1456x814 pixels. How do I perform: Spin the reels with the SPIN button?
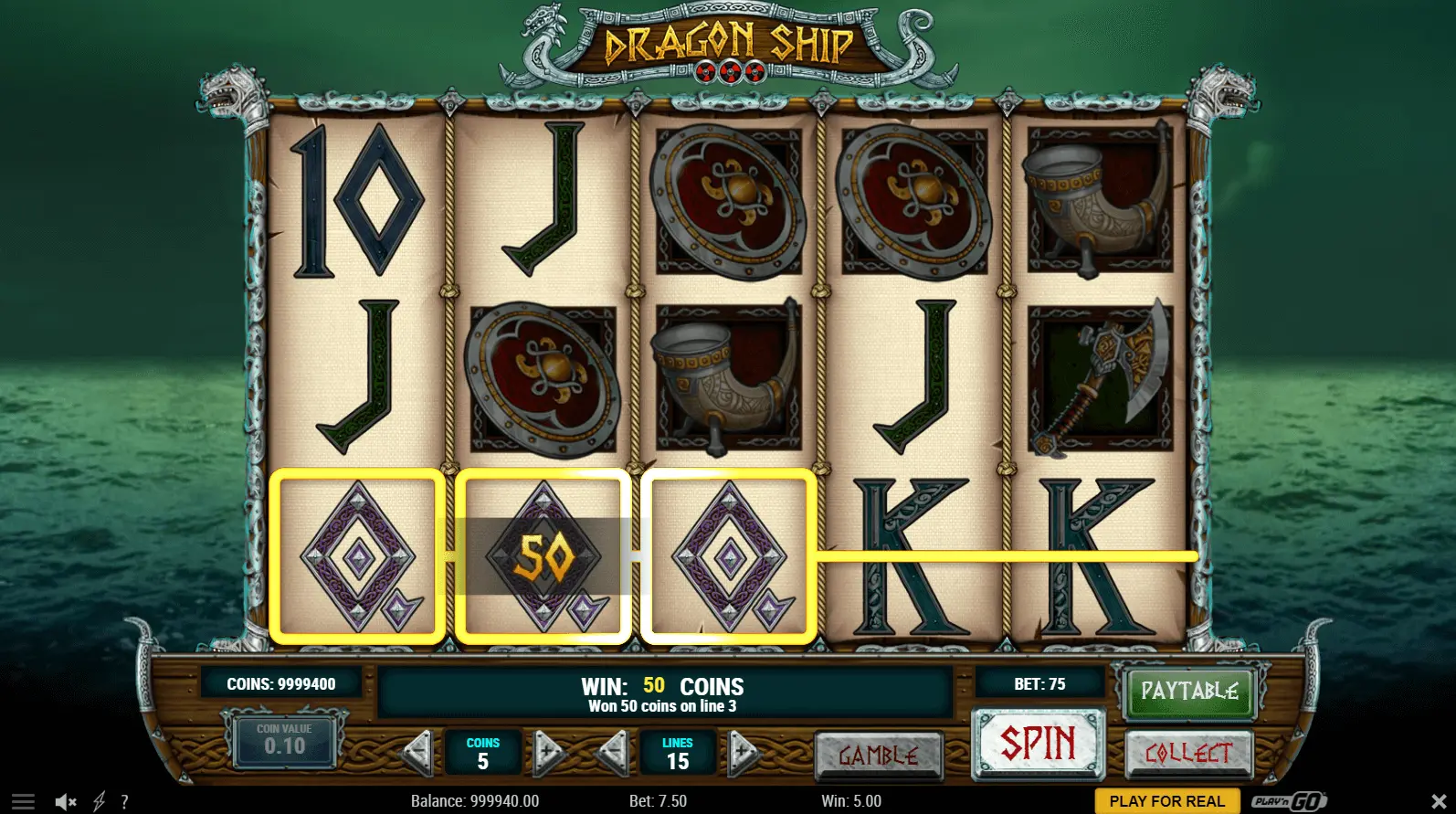click(x=1038, y=744)
